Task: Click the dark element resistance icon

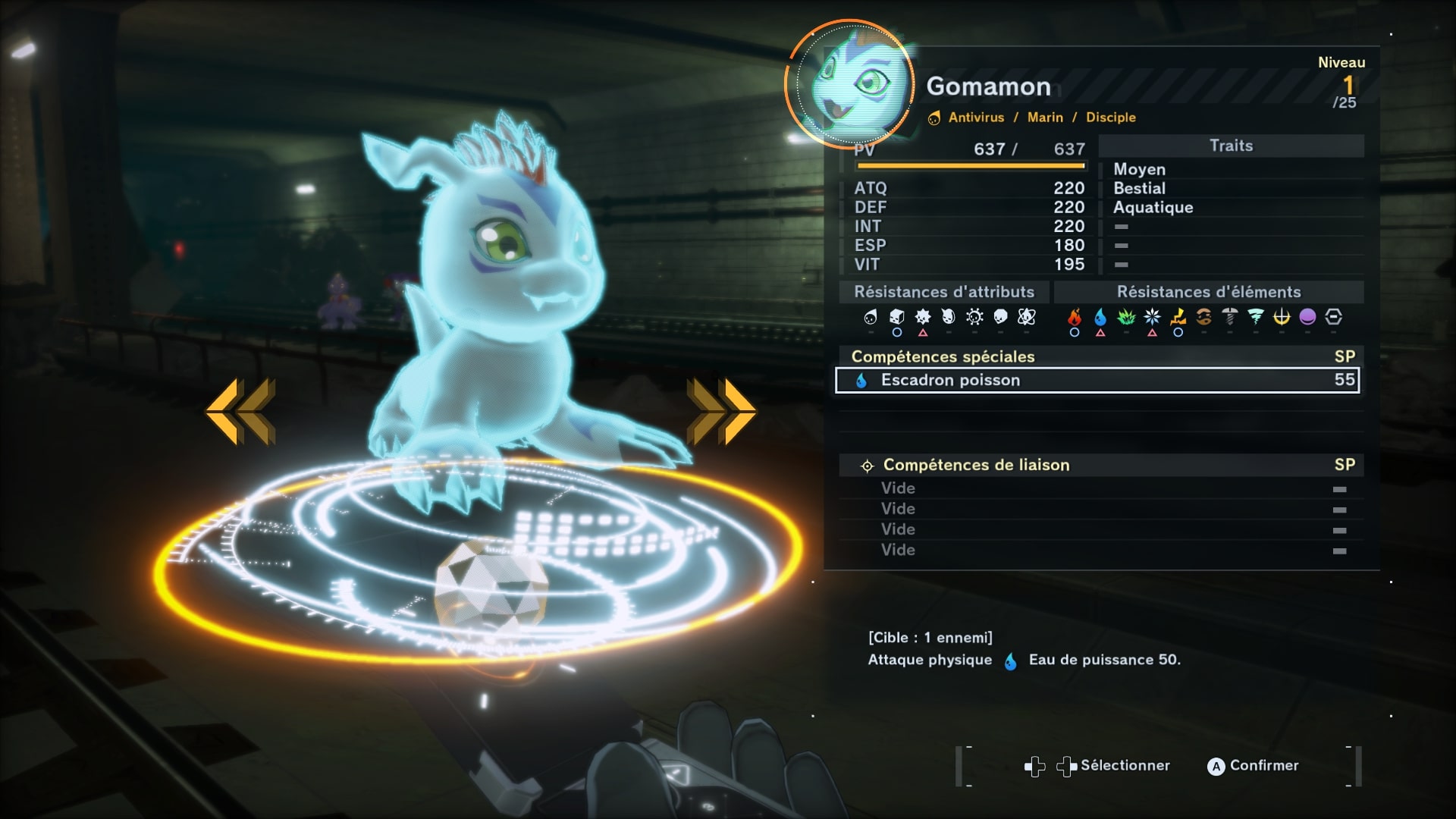Action: (1307, 318)
